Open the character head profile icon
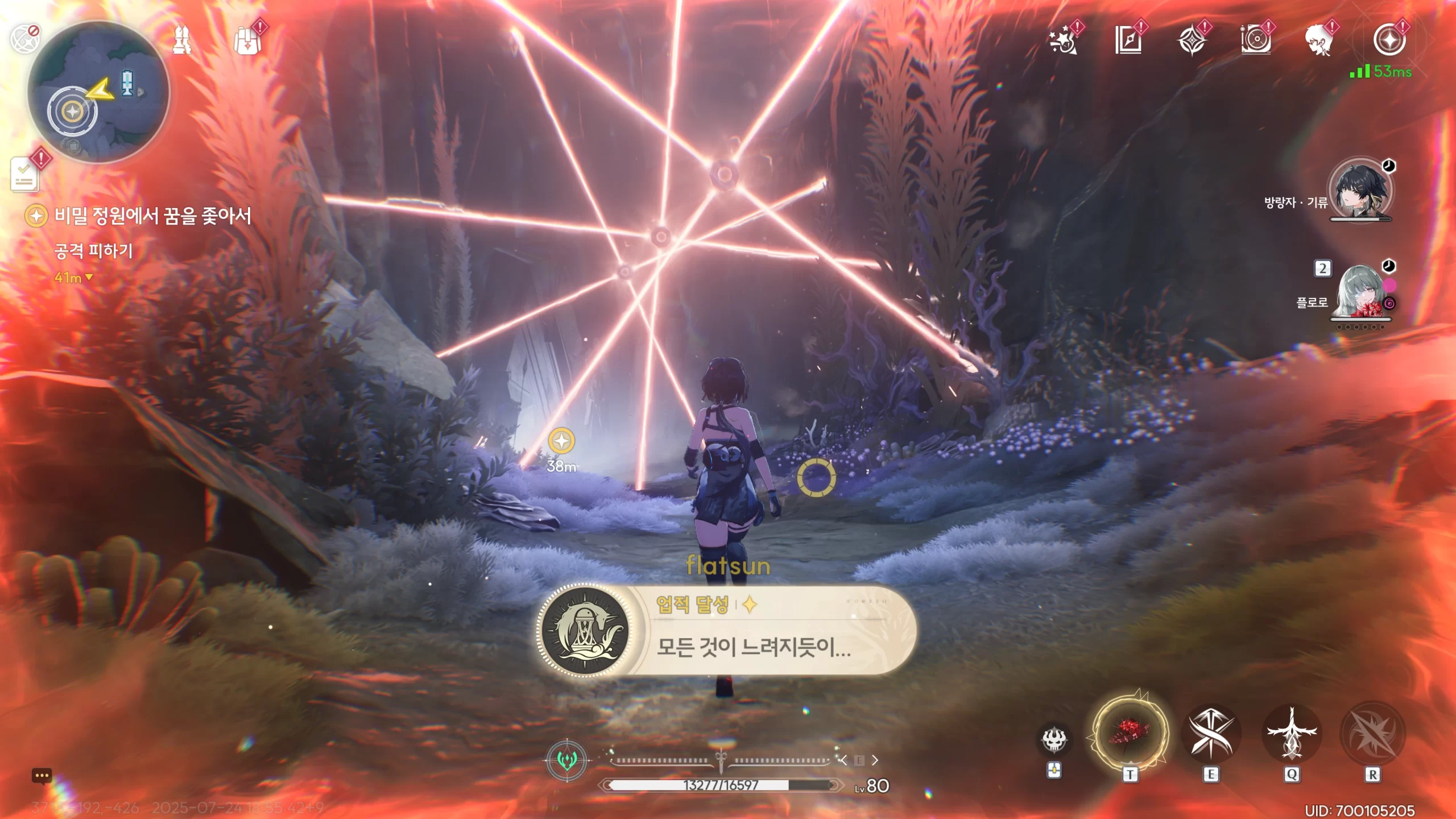 click(x=1318, y=41)
